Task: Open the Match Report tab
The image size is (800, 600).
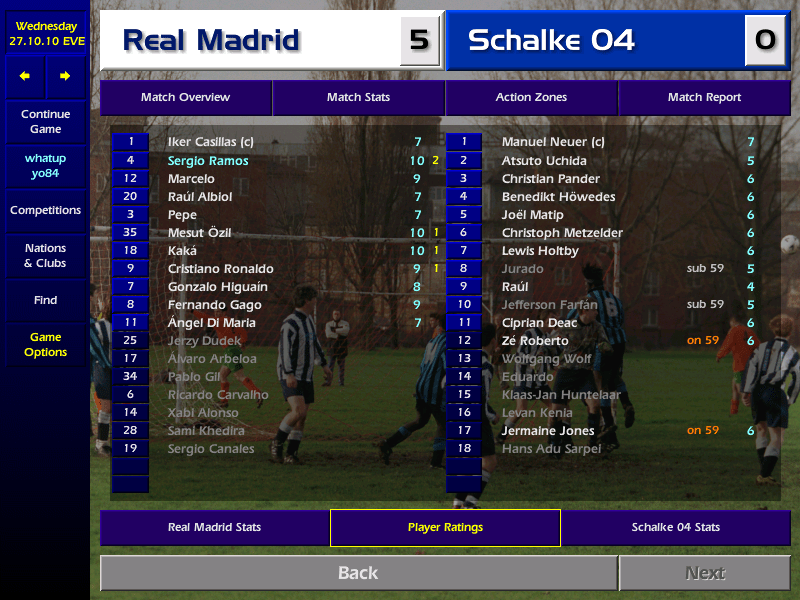Action: (704, 97)
